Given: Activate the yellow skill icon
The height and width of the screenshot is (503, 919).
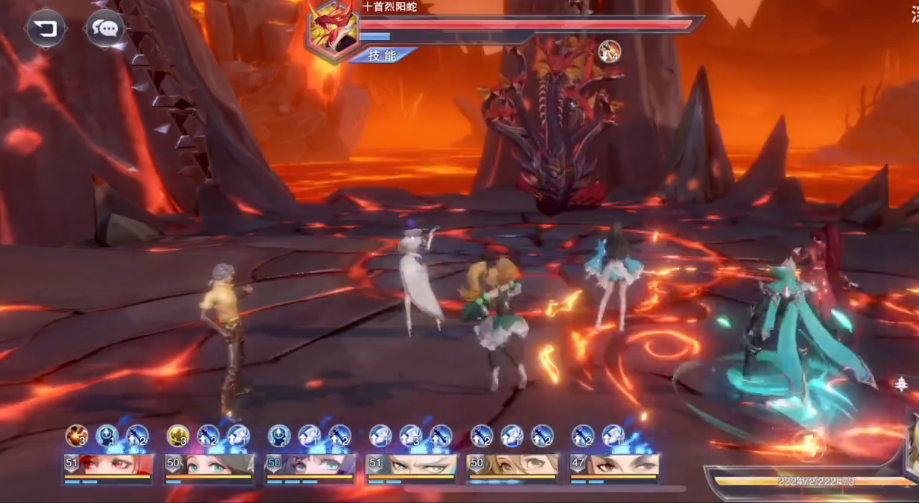Looking at the screenshot, I should (x=178, y=435).
